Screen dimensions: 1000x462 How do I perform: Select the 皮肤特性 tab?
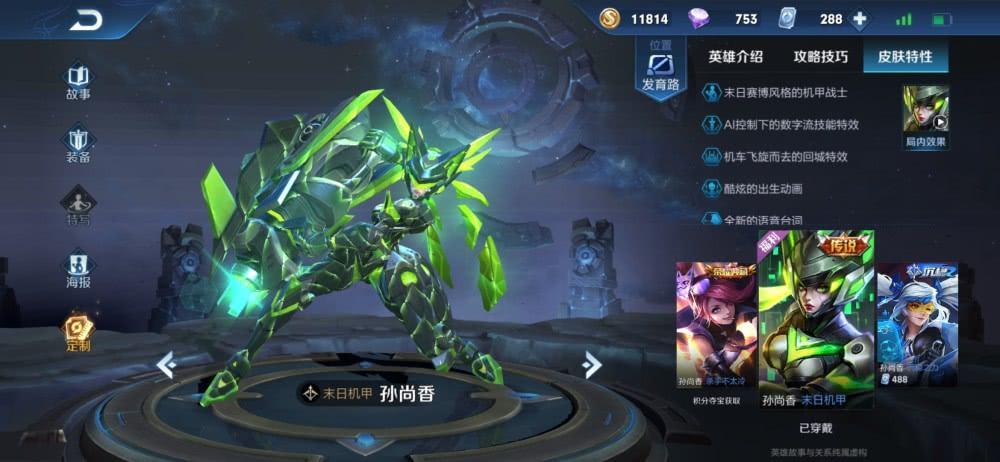(904, 57)
